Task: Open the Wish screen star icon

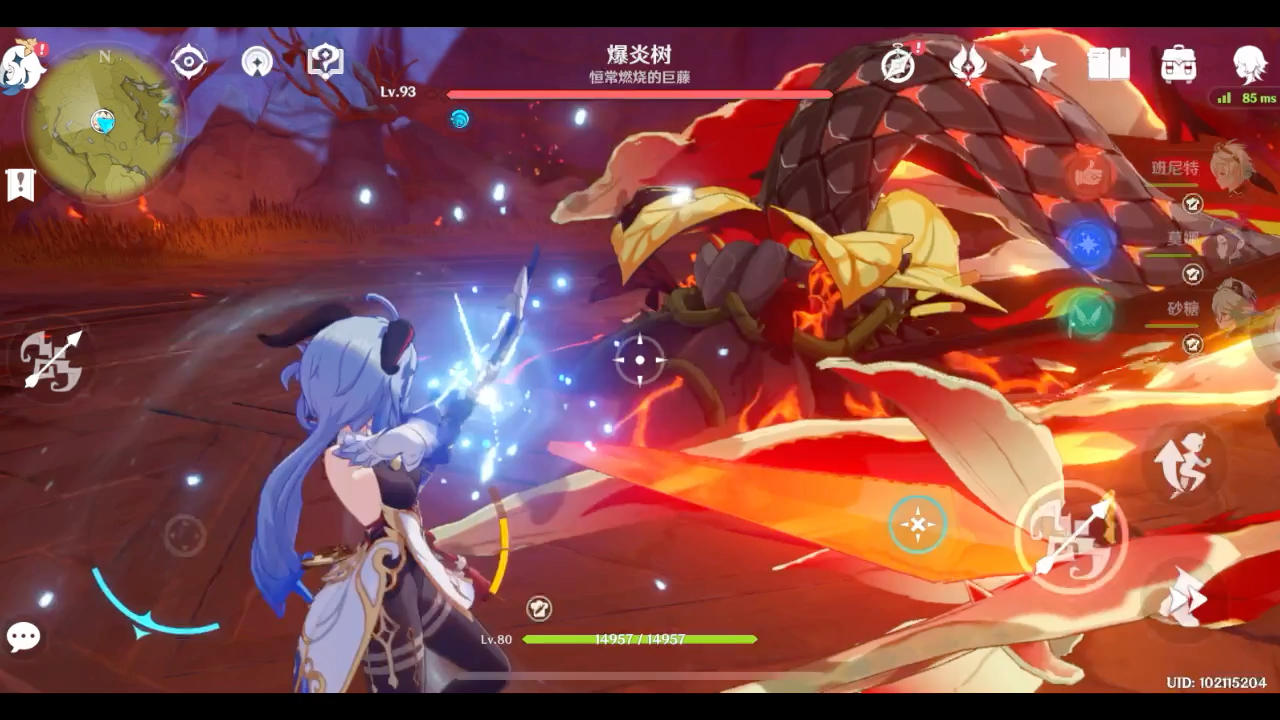Action: [x=1040, y=62]
